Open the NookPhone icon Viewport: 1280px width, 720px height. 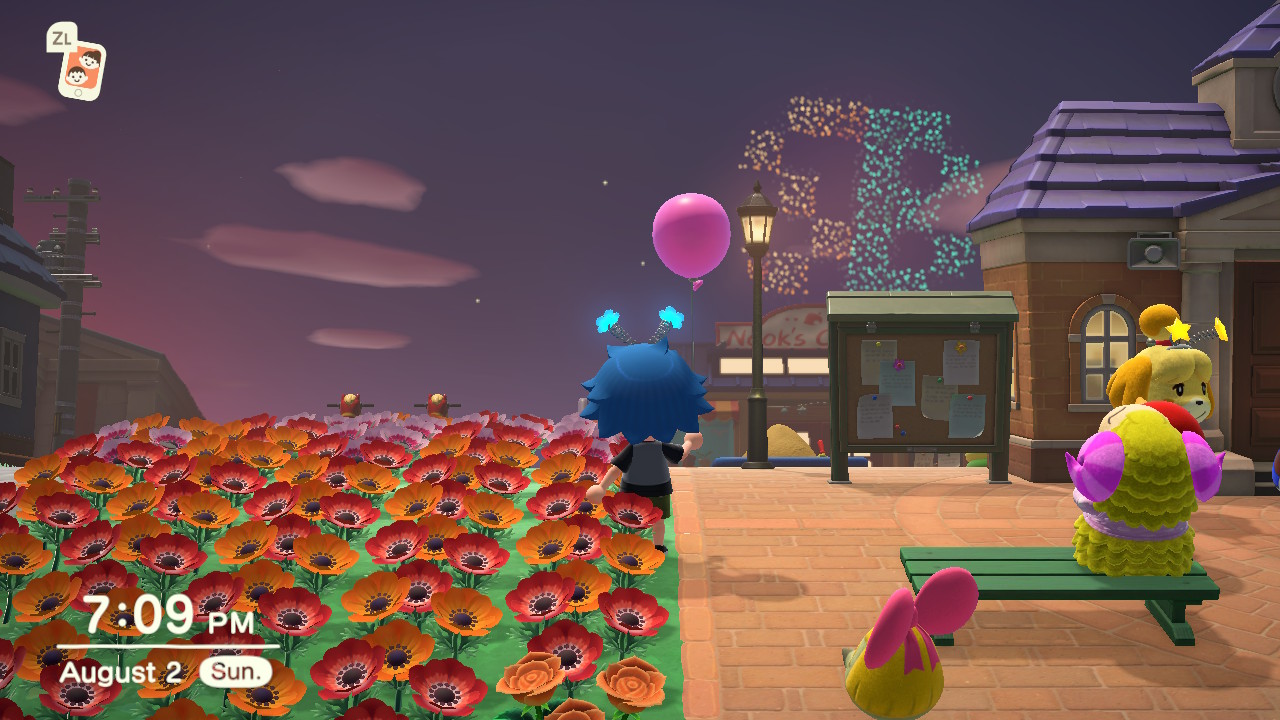81,71
